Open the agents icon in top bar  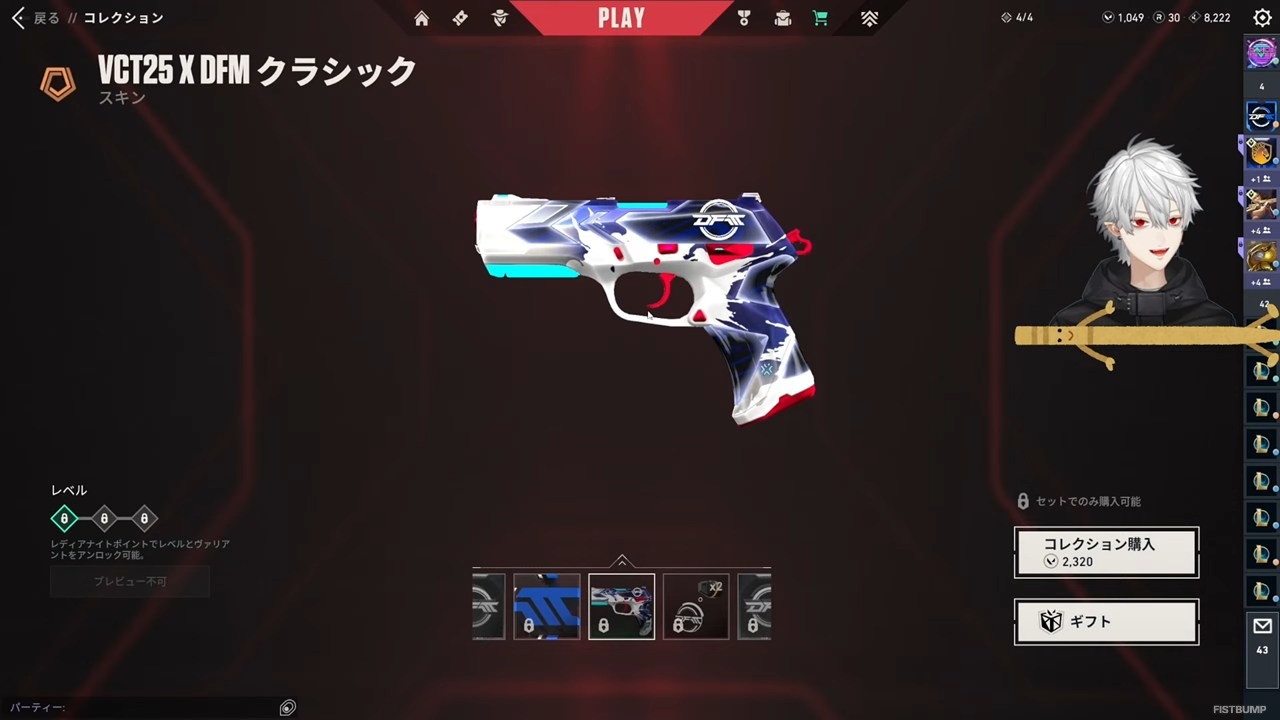click(500, 18)
